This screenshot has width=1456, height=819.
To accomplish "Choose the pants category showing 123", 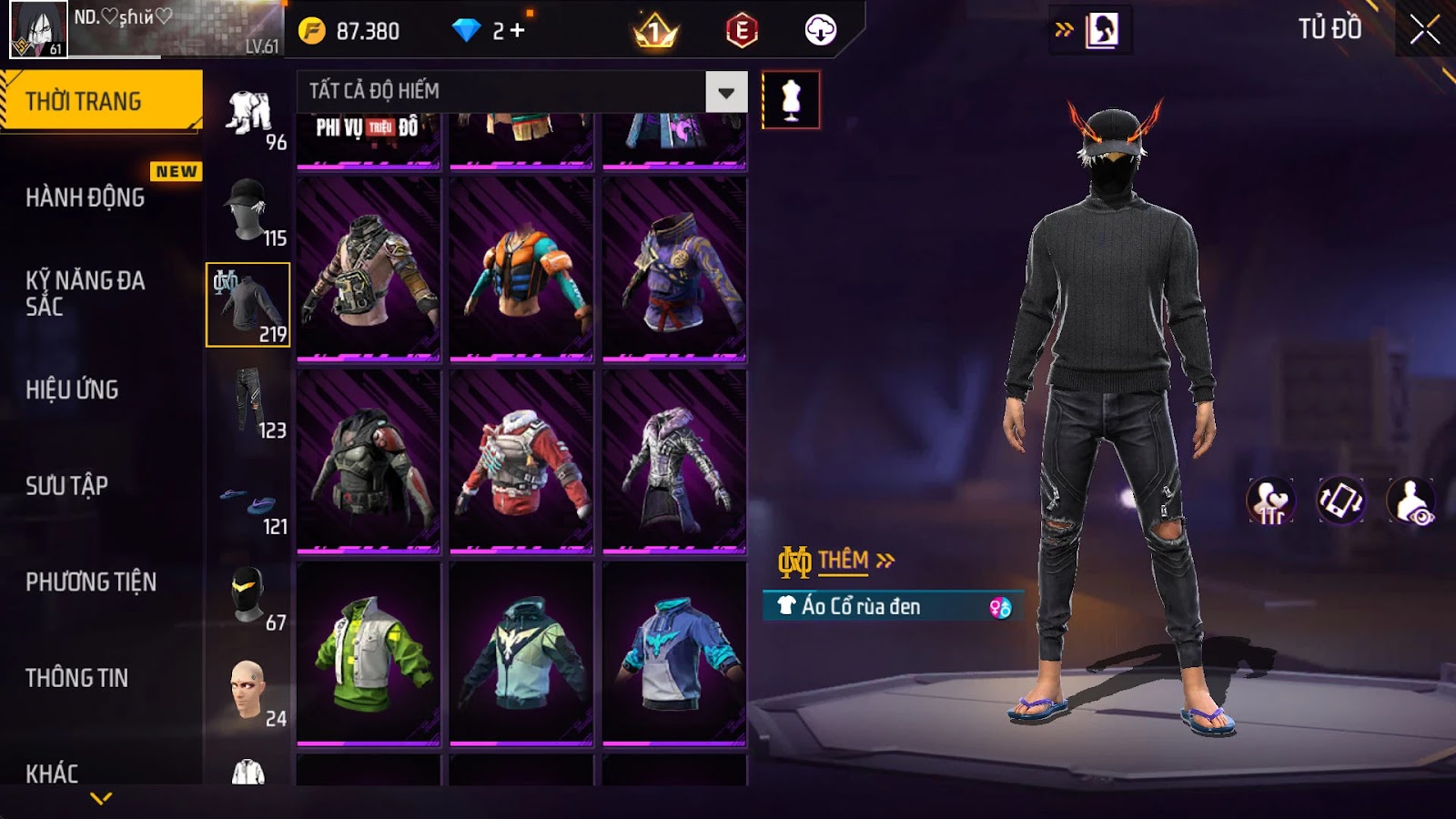I will coord(248,403).
